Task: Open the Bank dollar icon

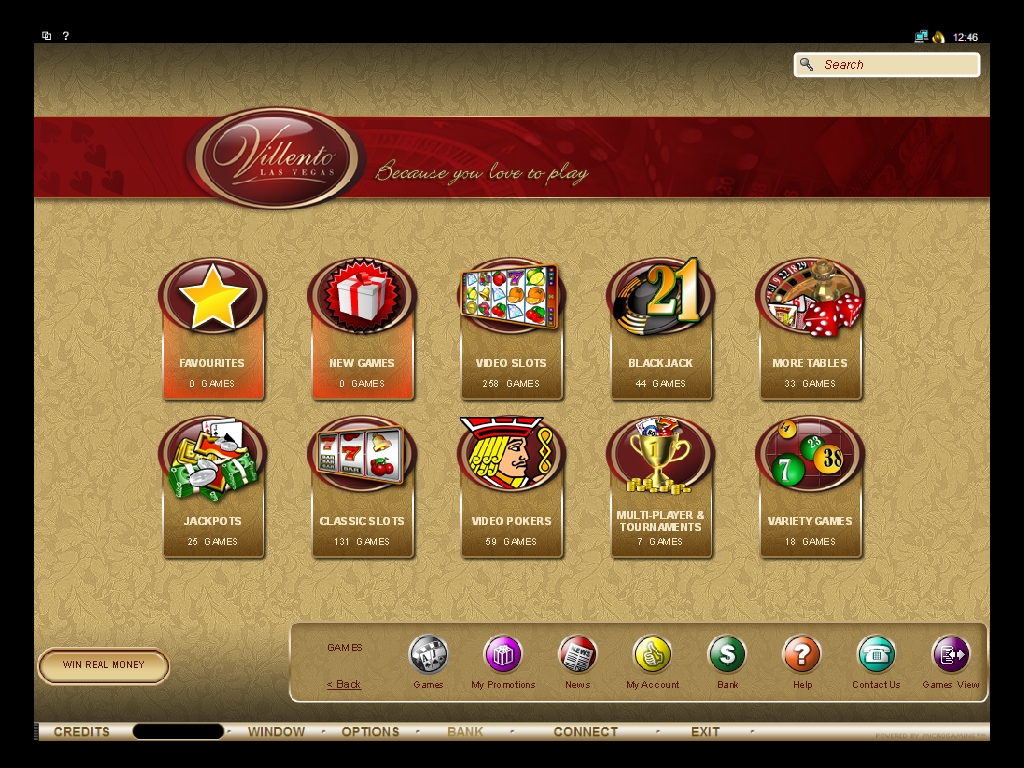Action: tap(727, 656)
